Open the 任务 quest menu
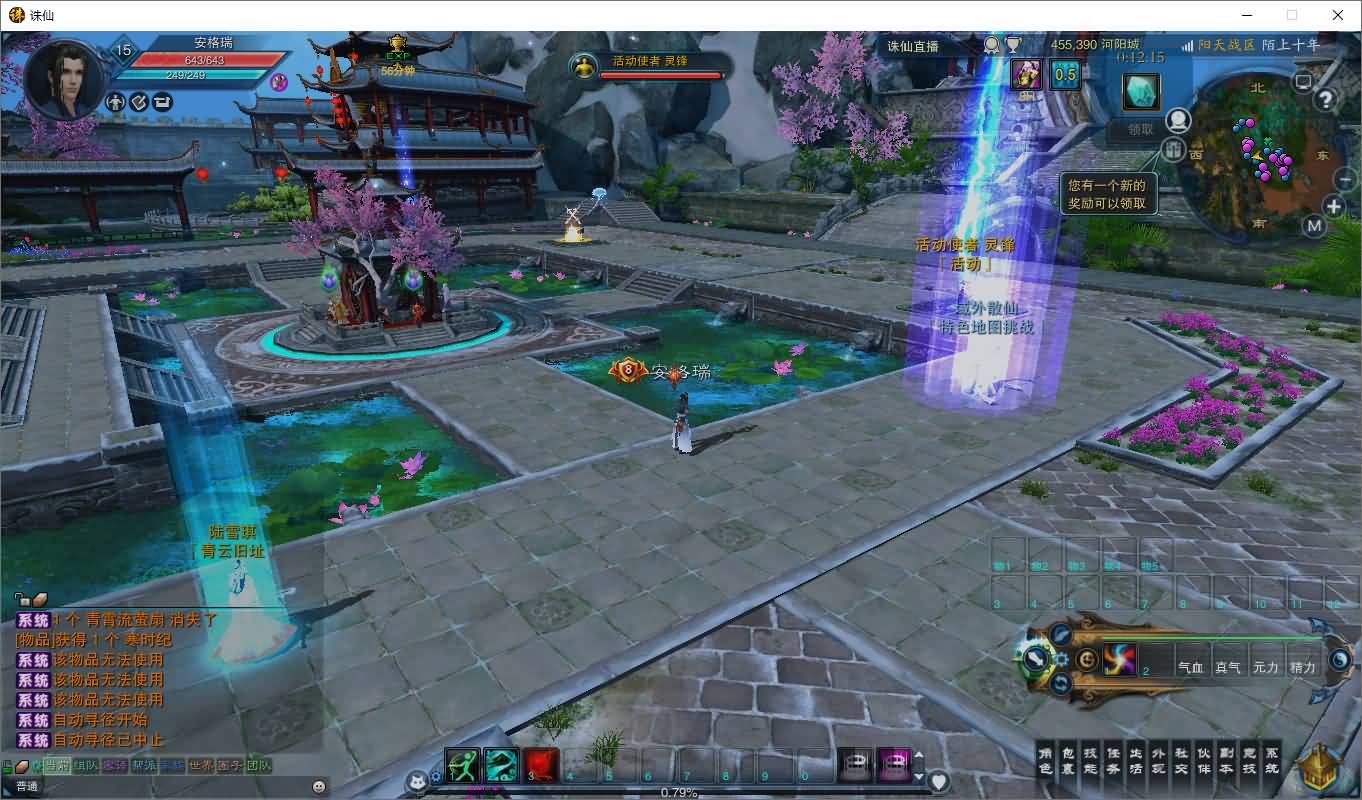Screen dimensions: 1362x800 (1113, 761)
